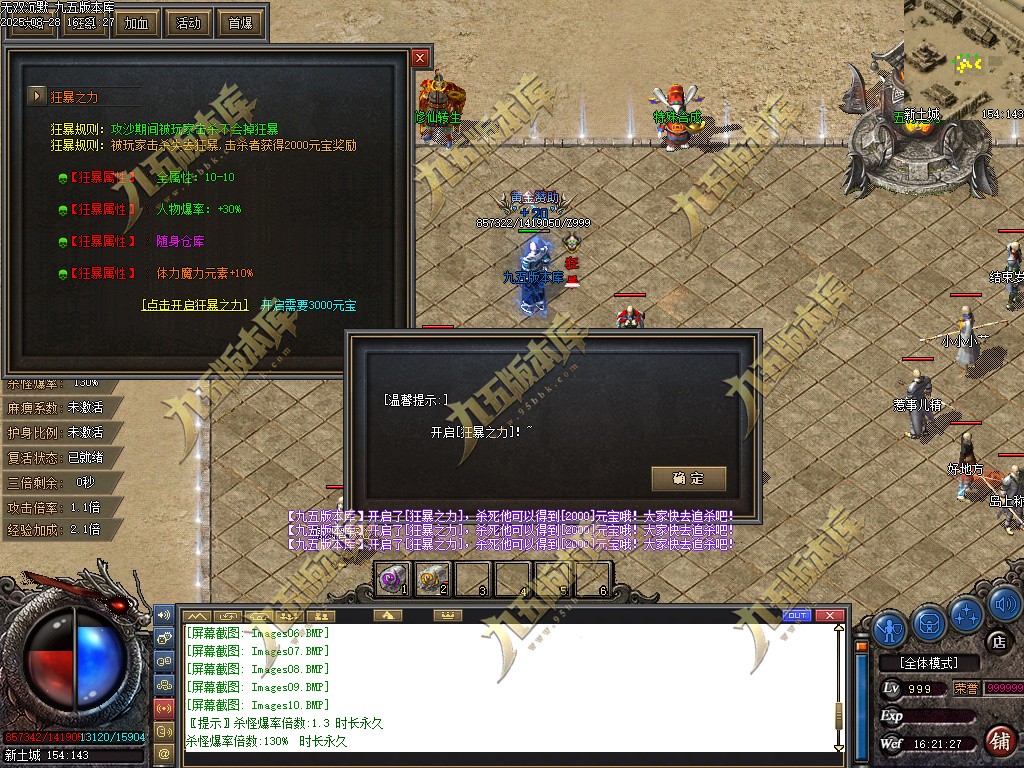1024x768 pixels.
Task: Open the 店 shop button
Action: (997, 641)
